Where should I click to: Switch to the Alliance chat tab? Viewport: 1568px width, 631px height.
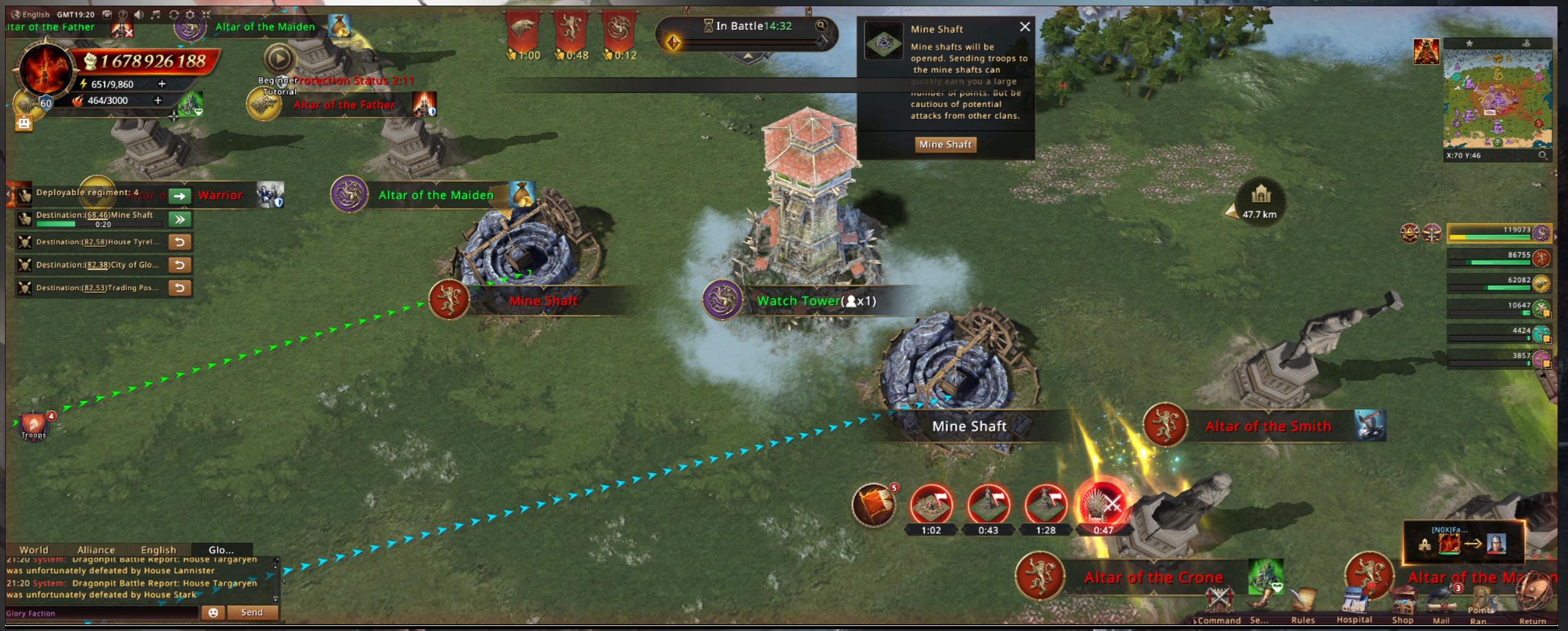click(x=96, y=550)
